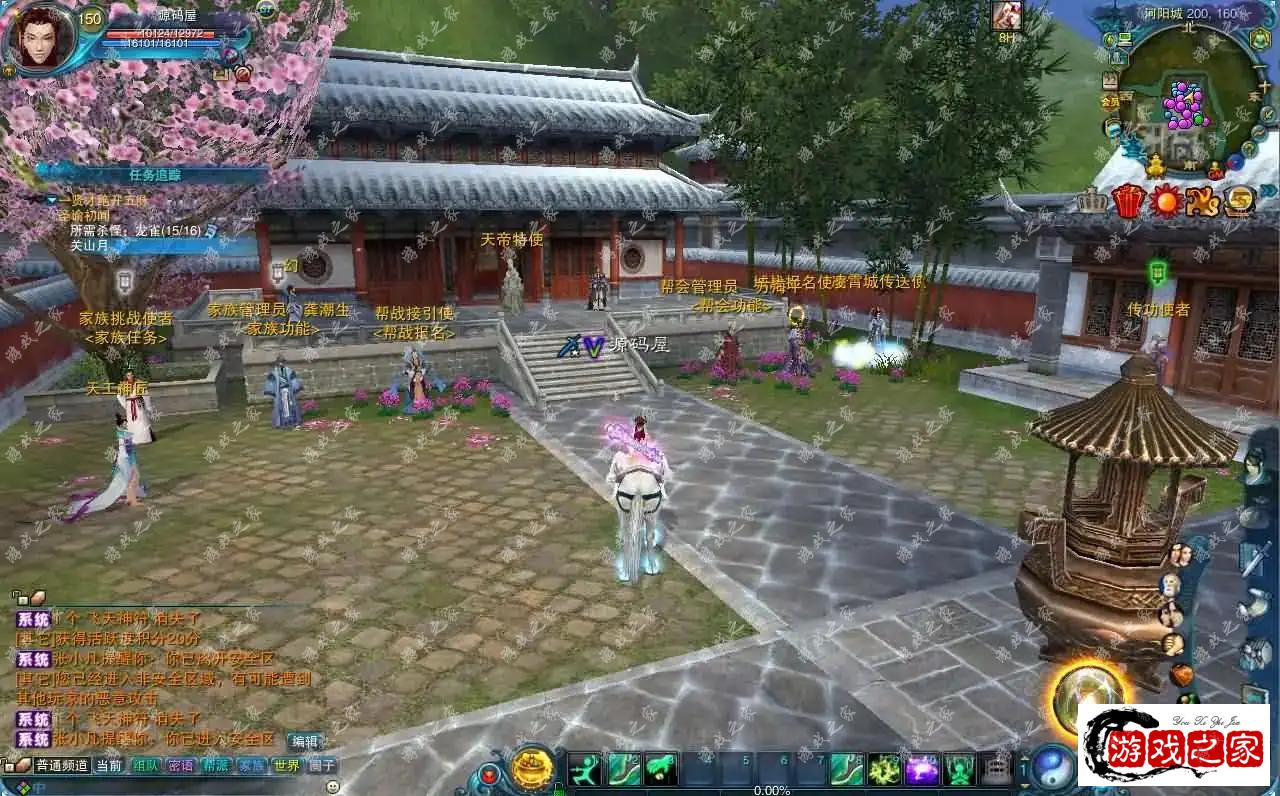
Task: Choose the 当前 current chat tab
Action: [x=109, y=766]
